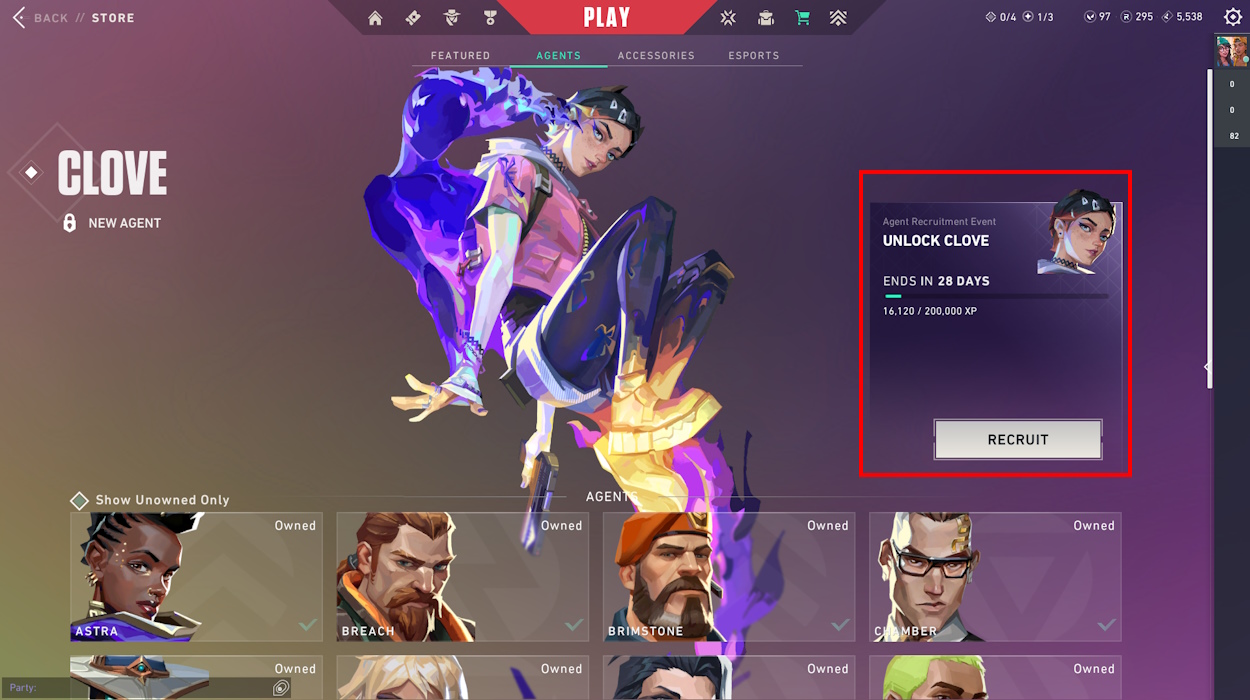
Task: View the Chamber agent card
Action: [994, 577]
